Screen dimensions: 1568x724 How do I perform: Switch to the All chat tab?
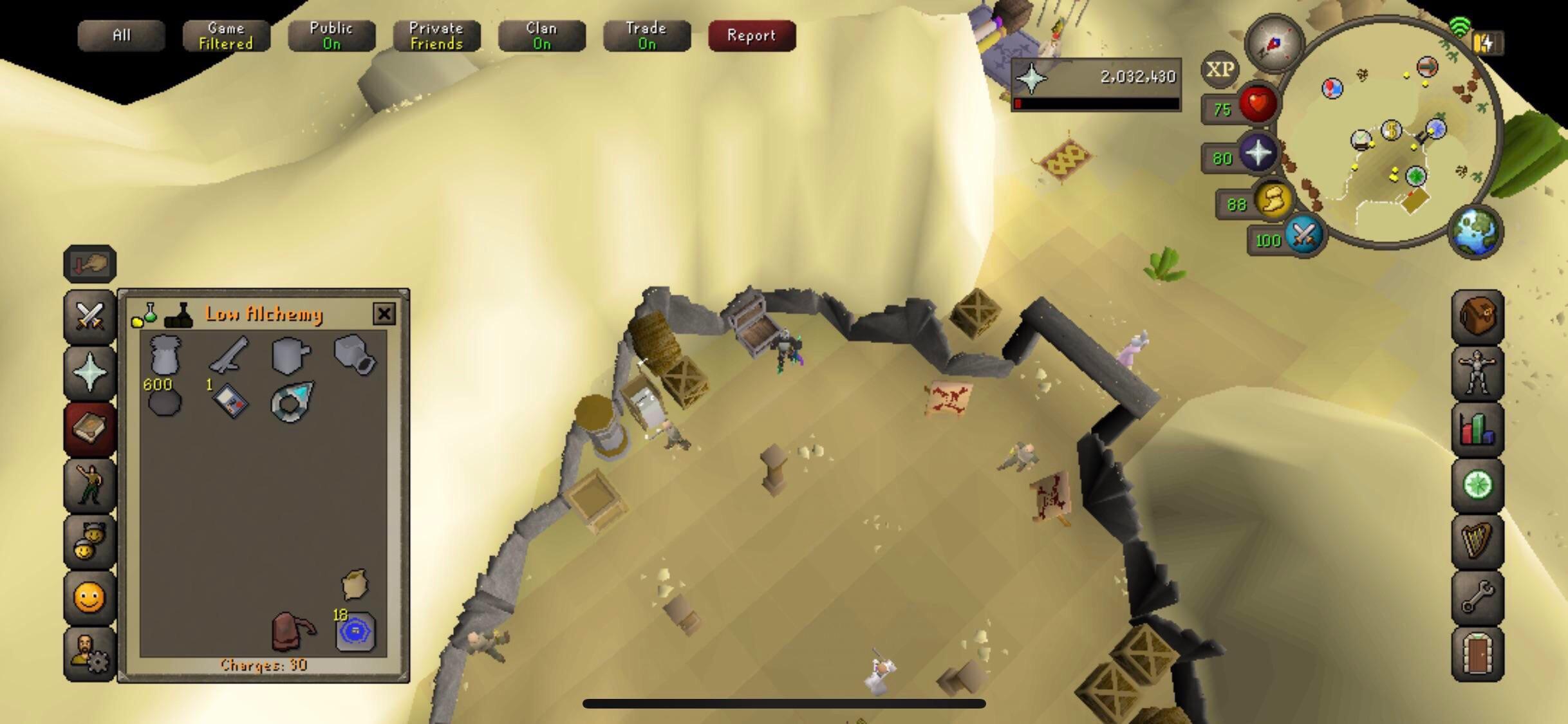121,35
